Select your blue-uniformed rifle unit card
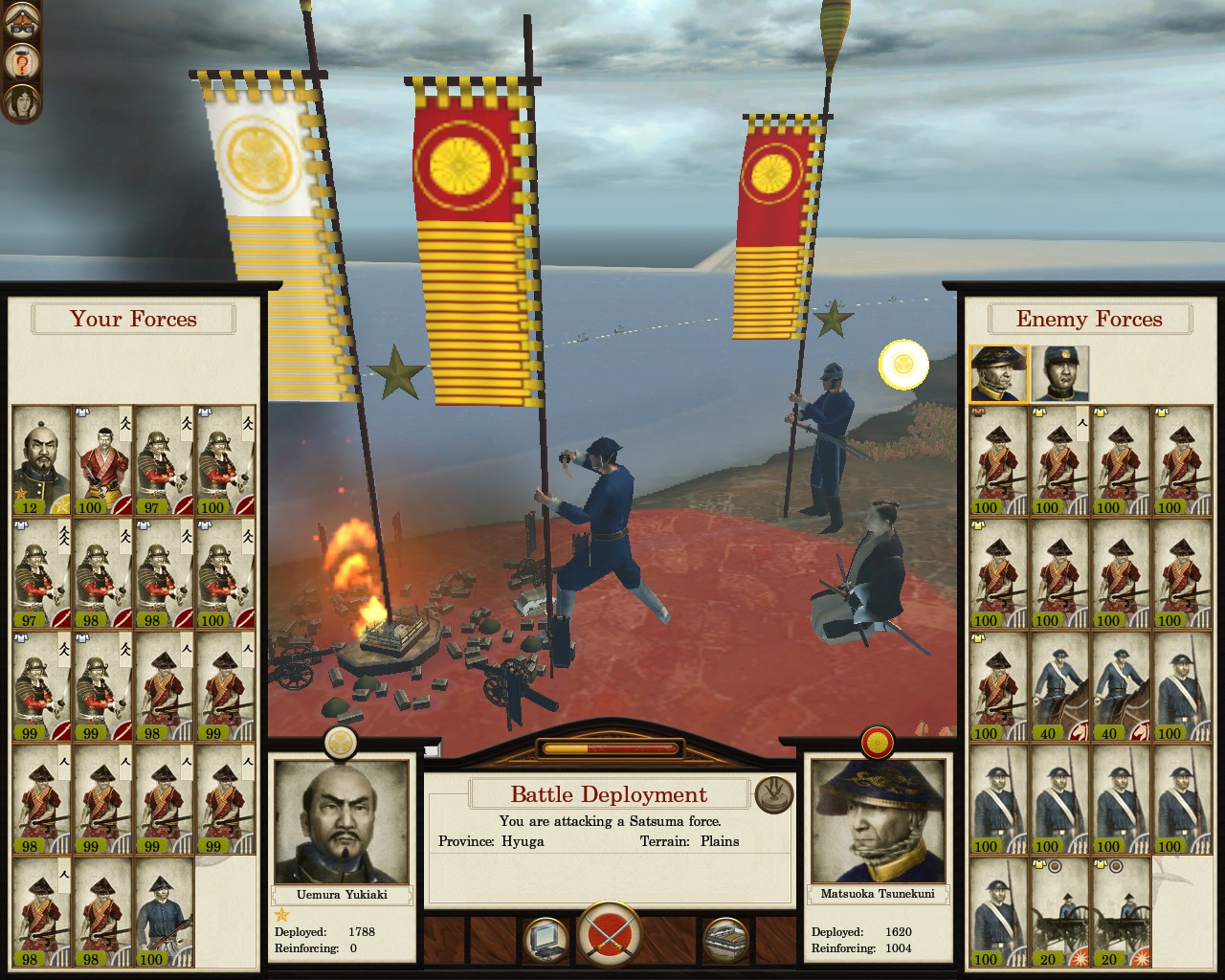The image size is (1225, 980). [x=164, y=913]
